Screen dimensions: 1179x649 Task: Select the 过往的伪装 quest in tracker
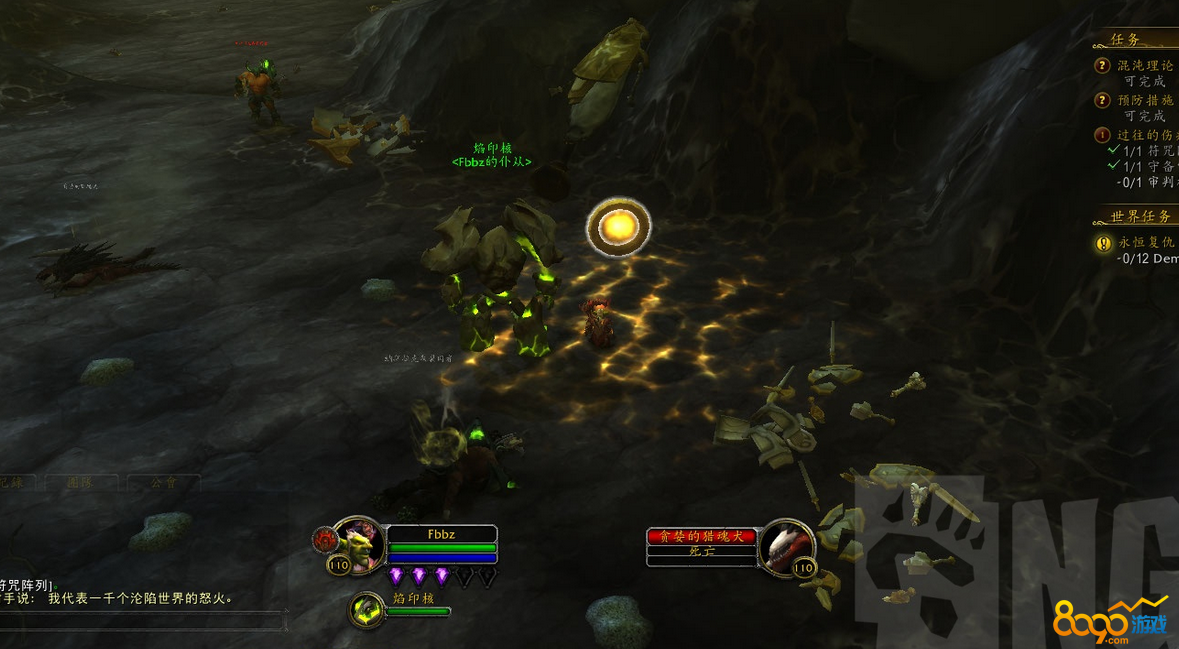pos(1145,134)
